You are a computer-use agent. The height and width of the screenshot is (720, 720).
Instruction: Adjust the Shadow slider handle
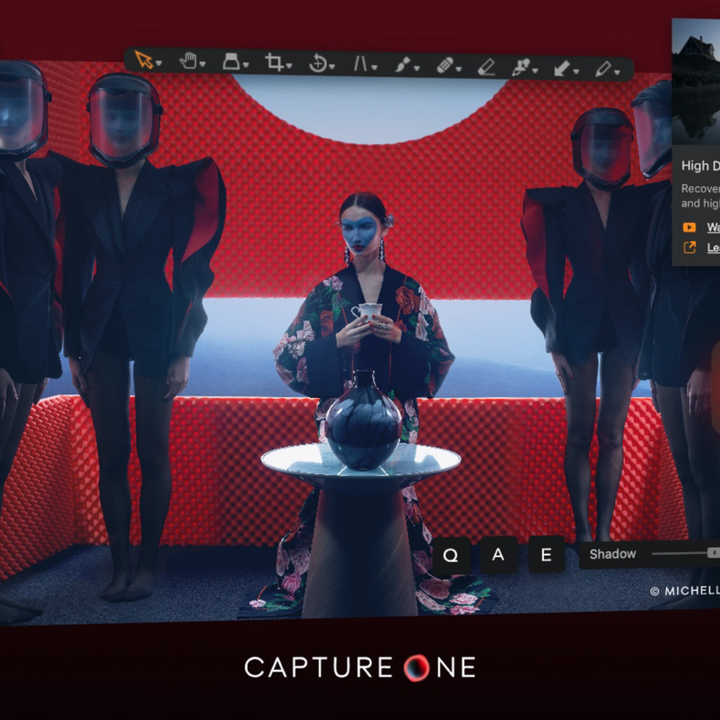tap(713, 553)
